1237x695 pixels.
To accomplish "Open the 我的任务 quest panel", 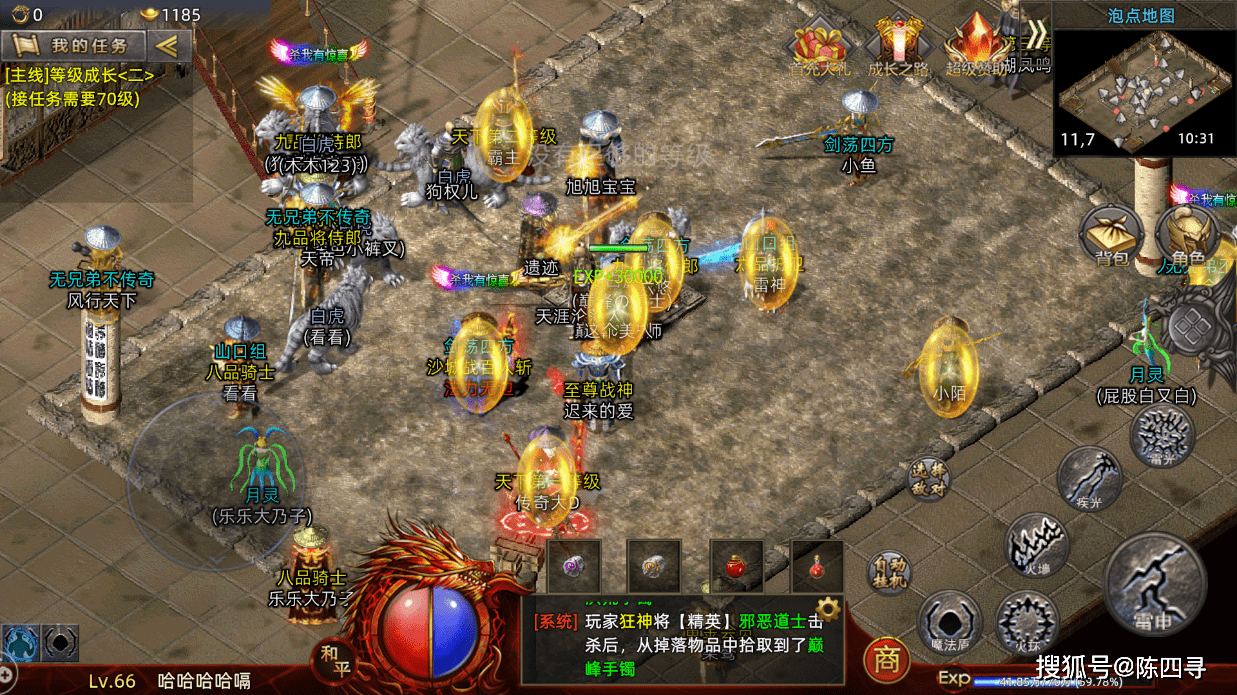I will tap(75, 45).
